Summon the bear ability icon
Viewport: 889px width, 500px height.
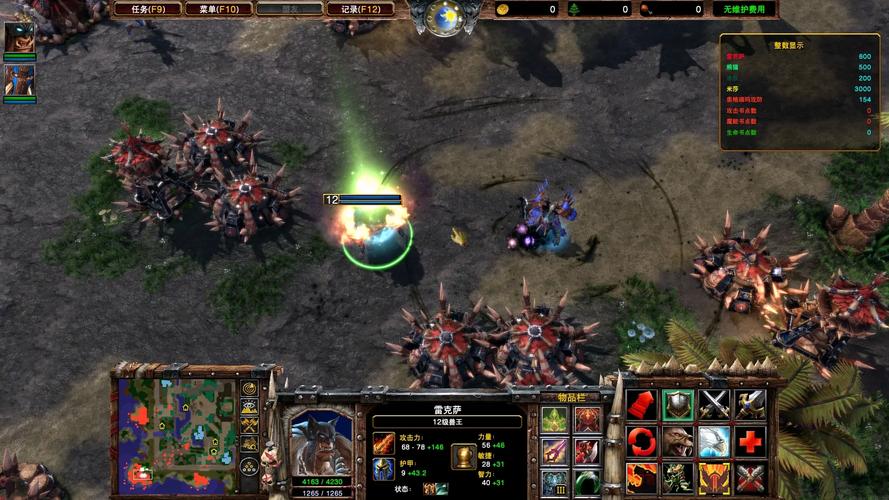(x=677, y=441)
